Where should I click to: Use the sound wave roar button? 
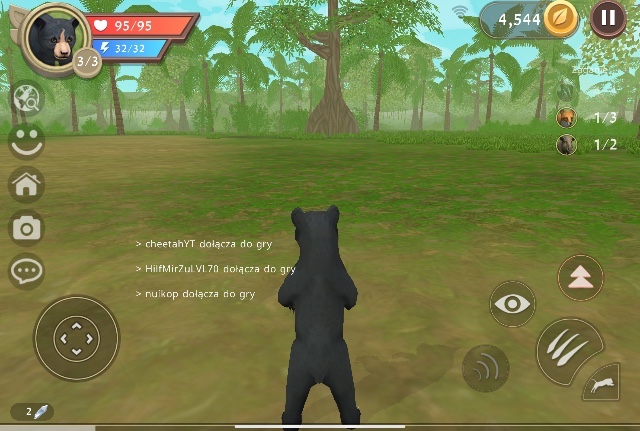pos(486,367)
